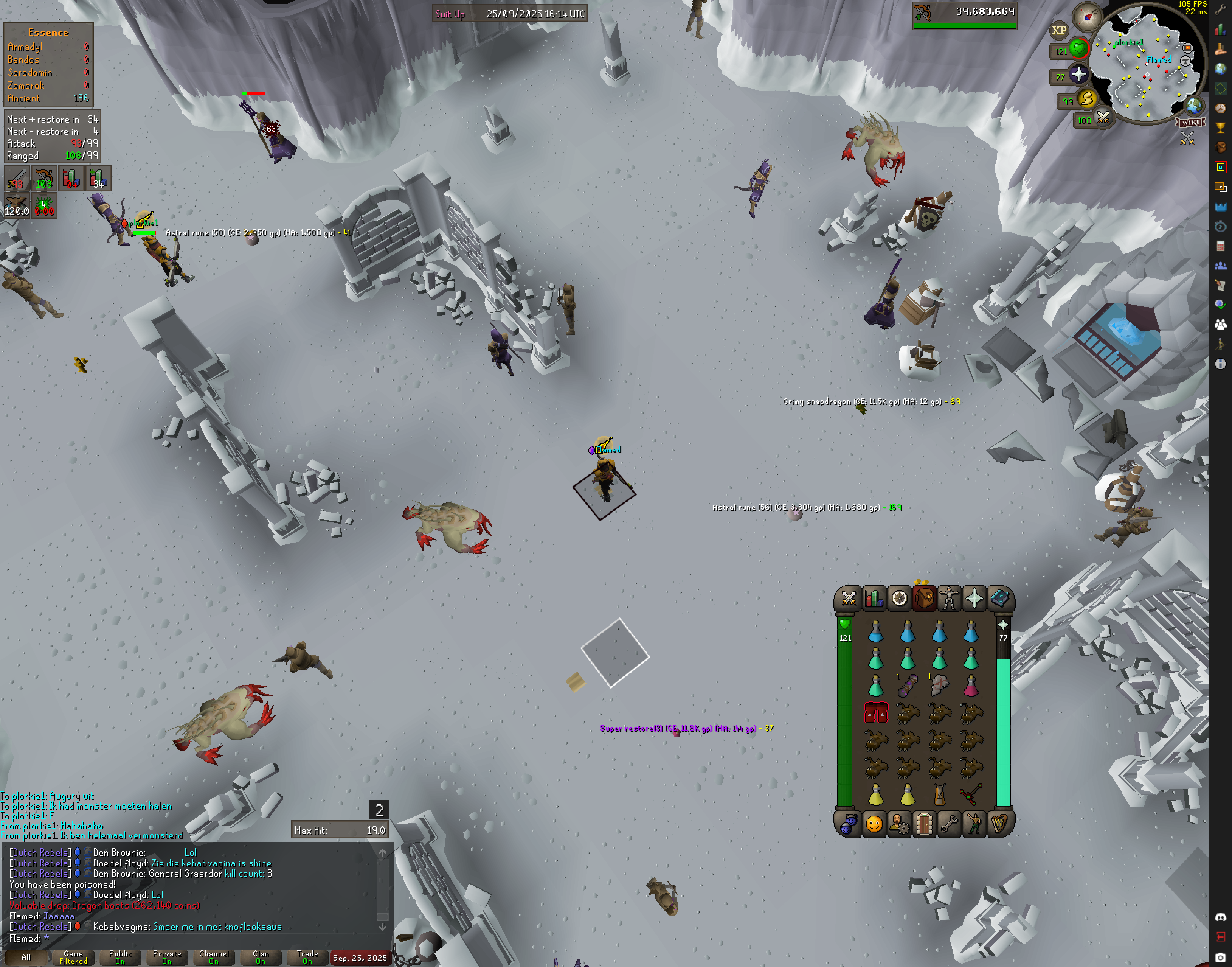Screen dimensions: 1232x967
Task: Select the Zamorakian crossbow-like weapon slot
Action: [x=971, y=795]
